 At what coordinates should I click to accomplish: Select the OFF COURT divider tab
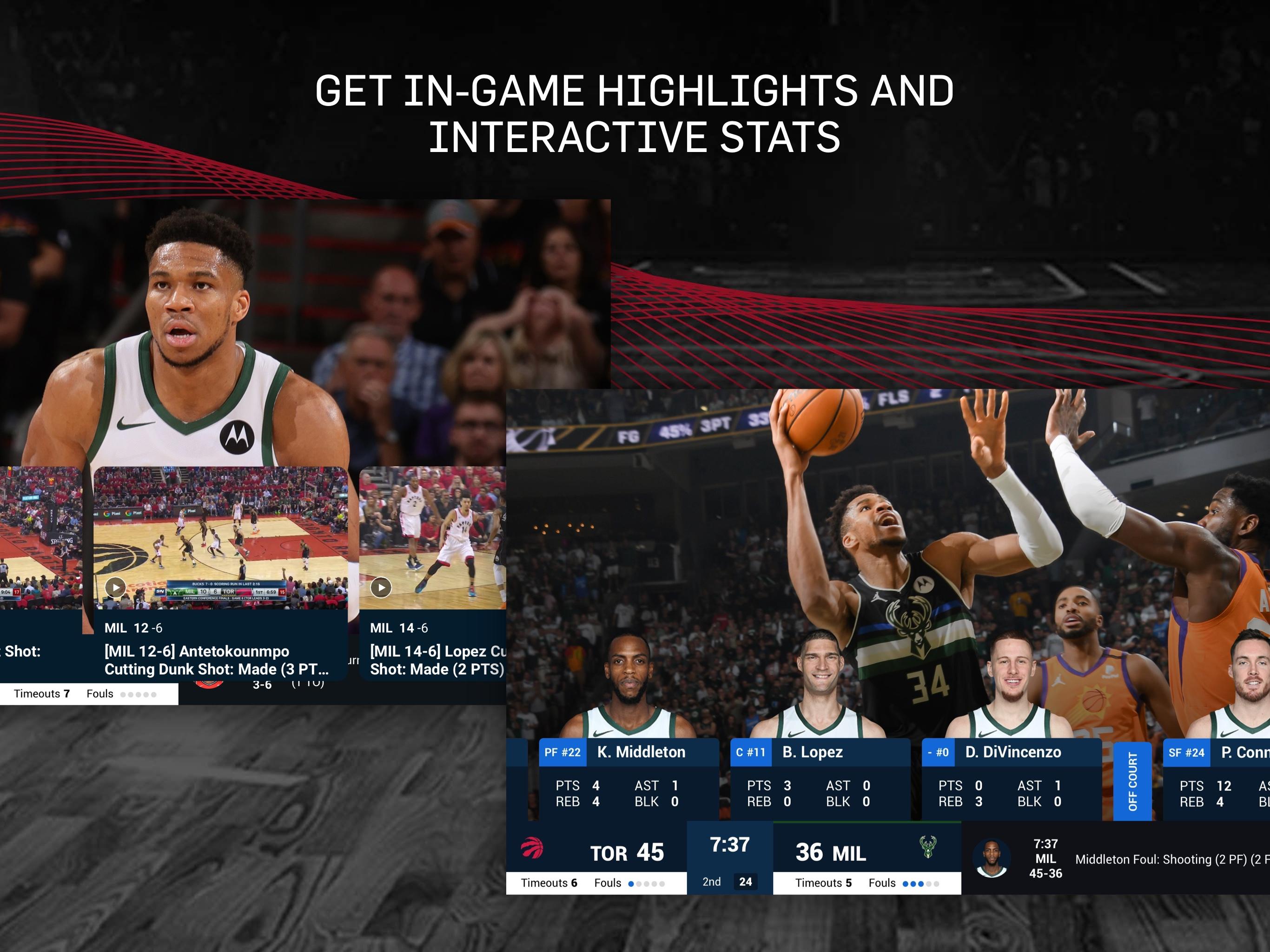pos(1132,781)
